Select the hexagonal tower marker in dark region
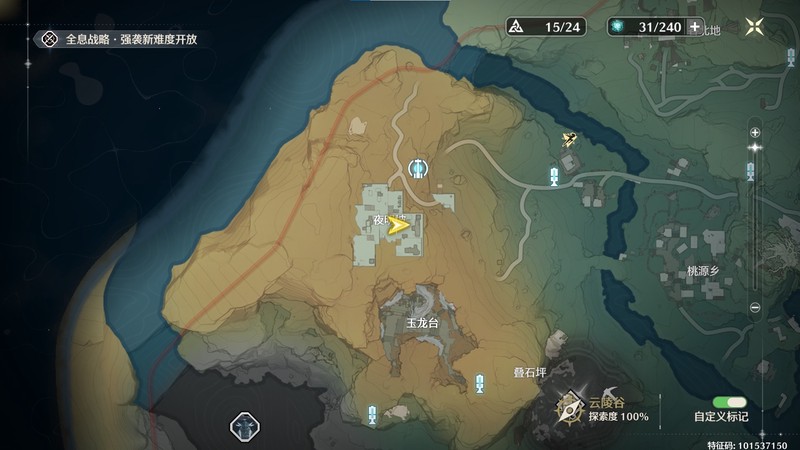This screenshot has height=450, width=800. click(245, 427)
